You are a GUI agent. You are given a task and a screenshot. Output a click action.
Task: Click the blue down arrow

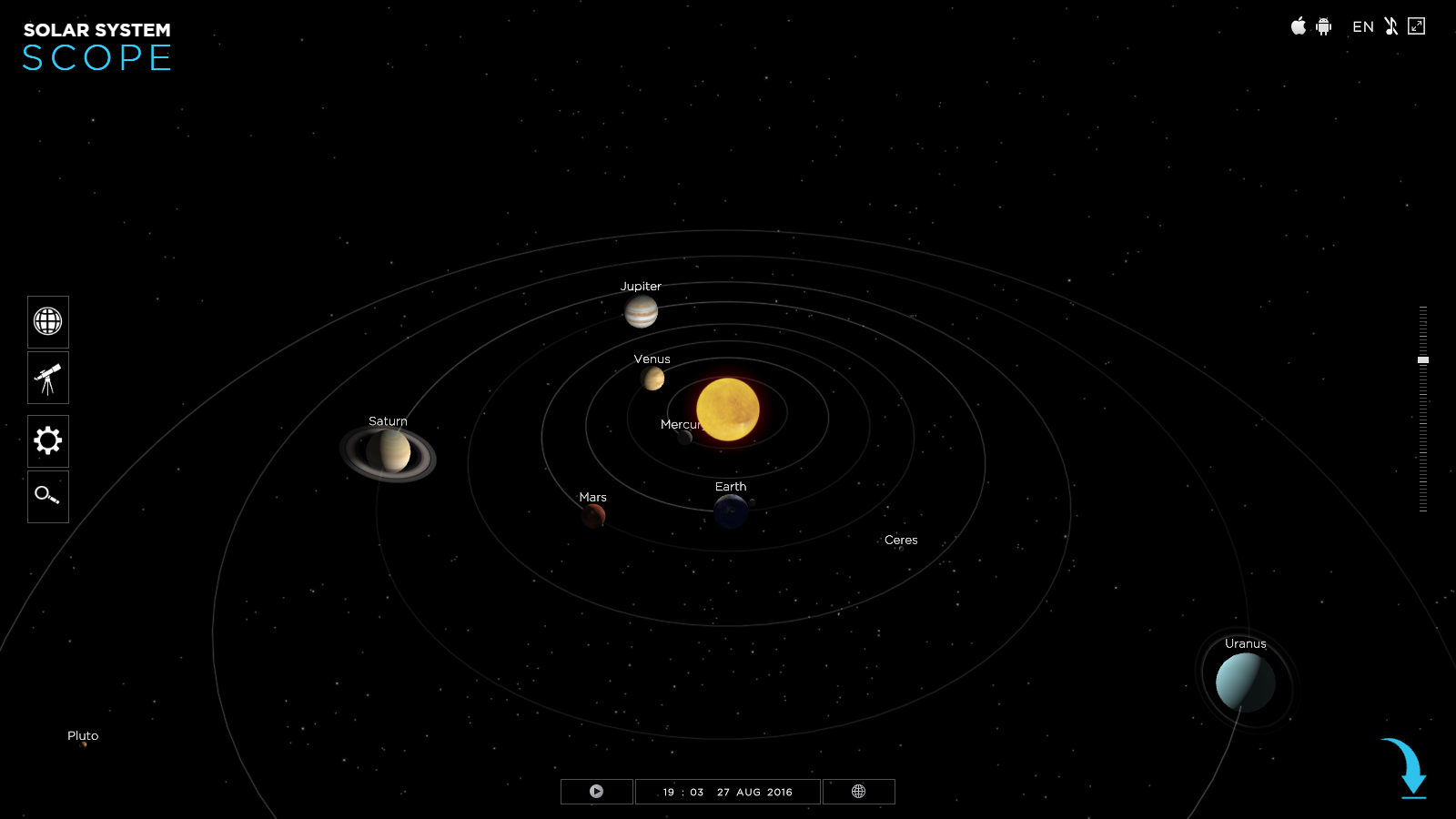[x=1408, y=769]
